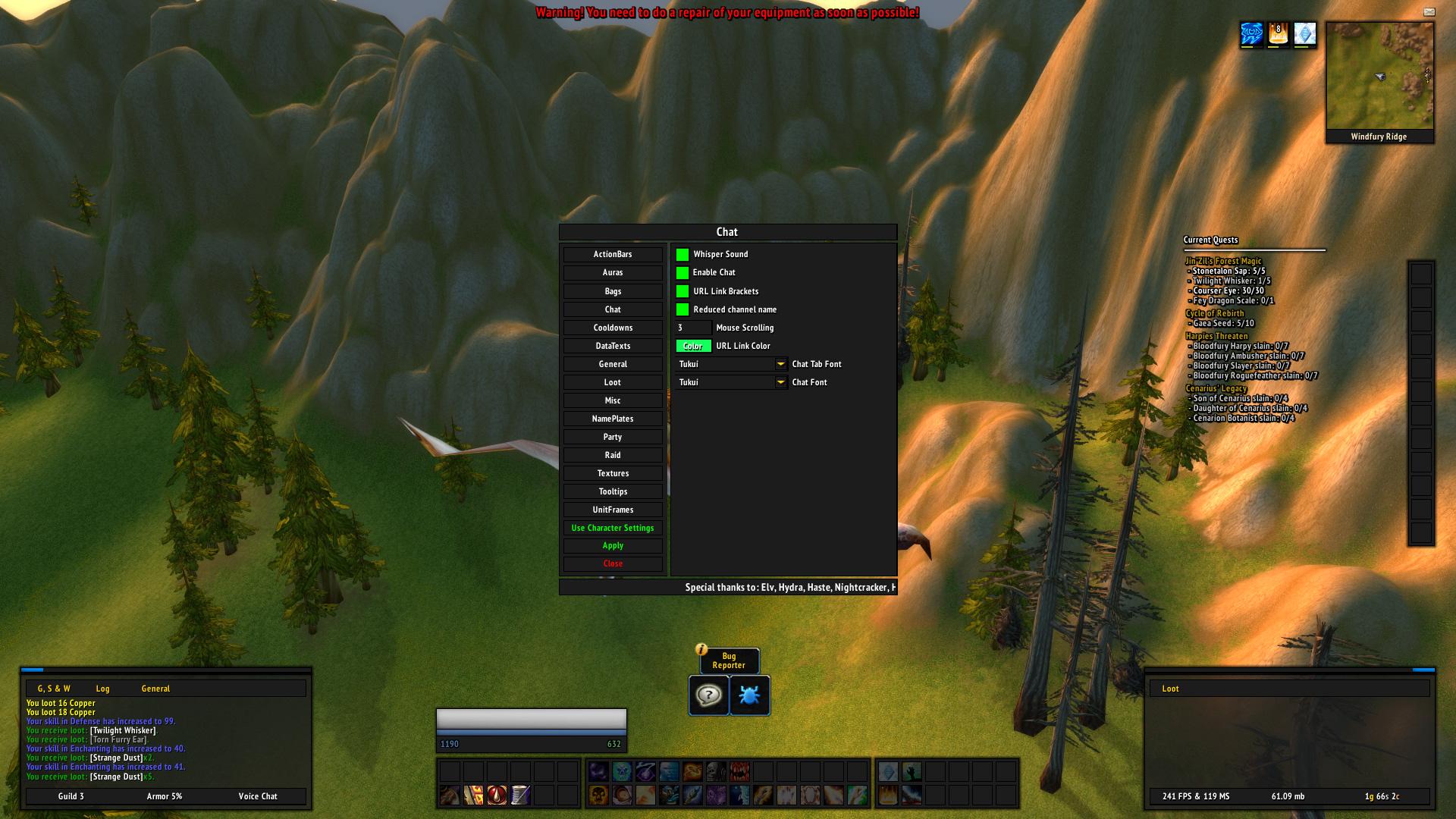Viewport: 1456px width, 819px height.
Task: Open the Chat Tab Font dropdown
Action: (x=780, y=364)
